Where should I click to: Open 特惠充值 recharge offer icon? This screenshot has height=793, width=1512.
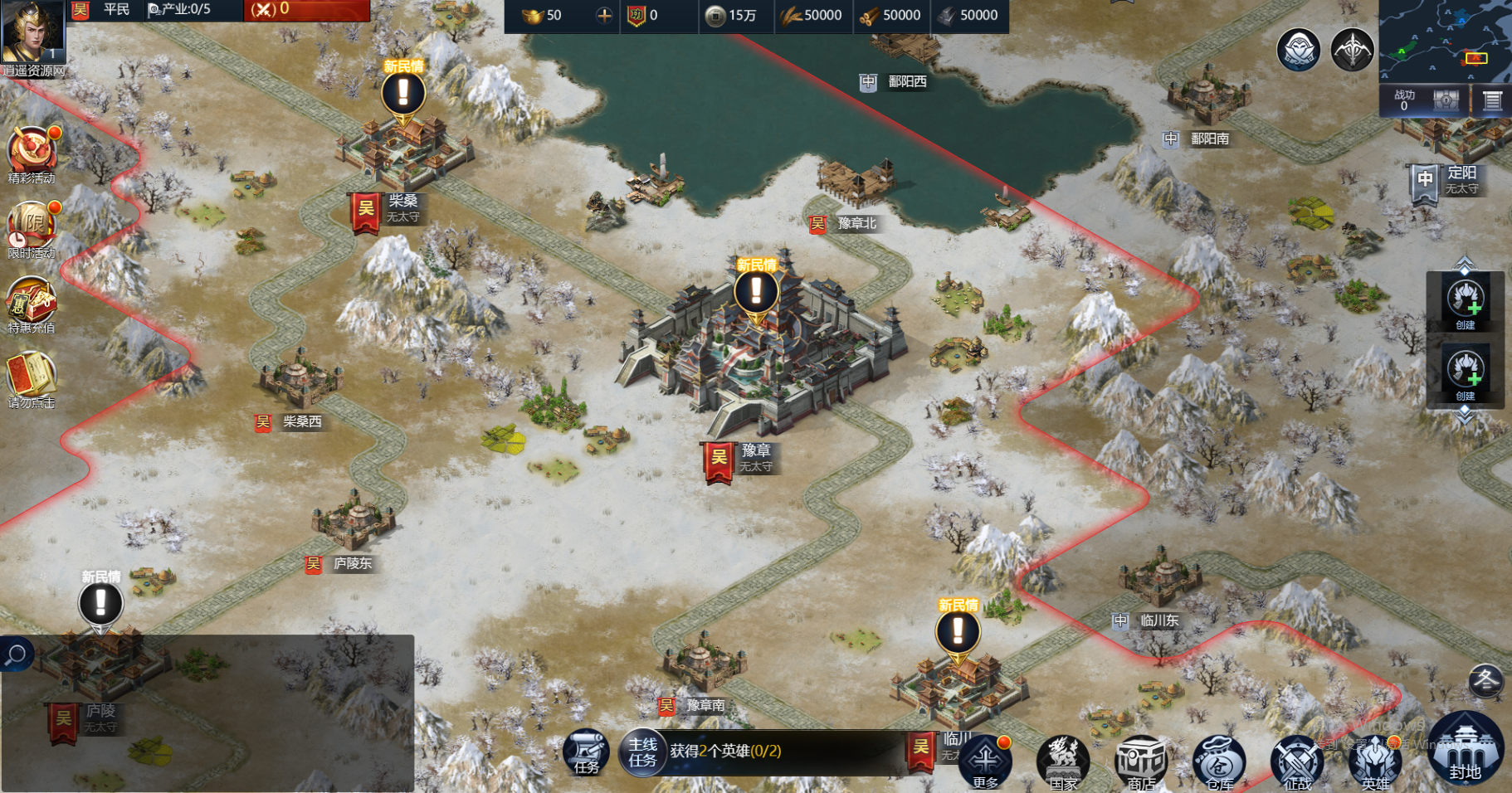pos(32,301)
